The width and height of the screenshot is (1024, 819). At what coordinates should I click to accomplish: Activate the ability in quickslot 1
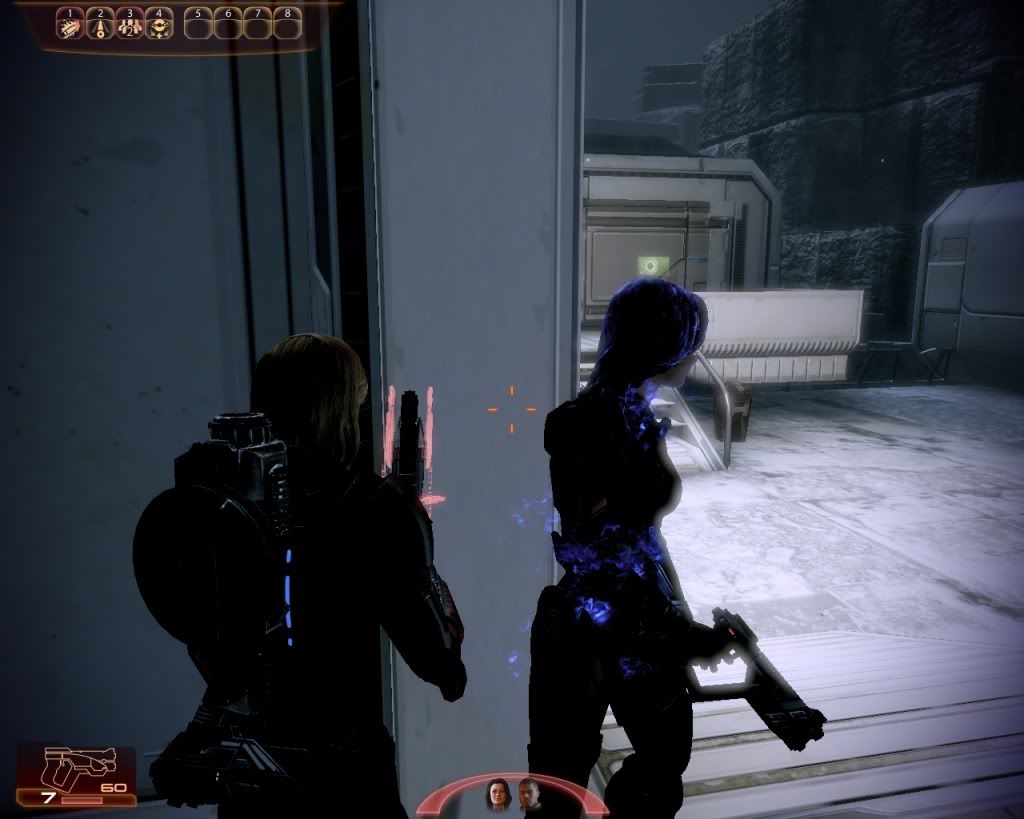[x=70, y=27]
